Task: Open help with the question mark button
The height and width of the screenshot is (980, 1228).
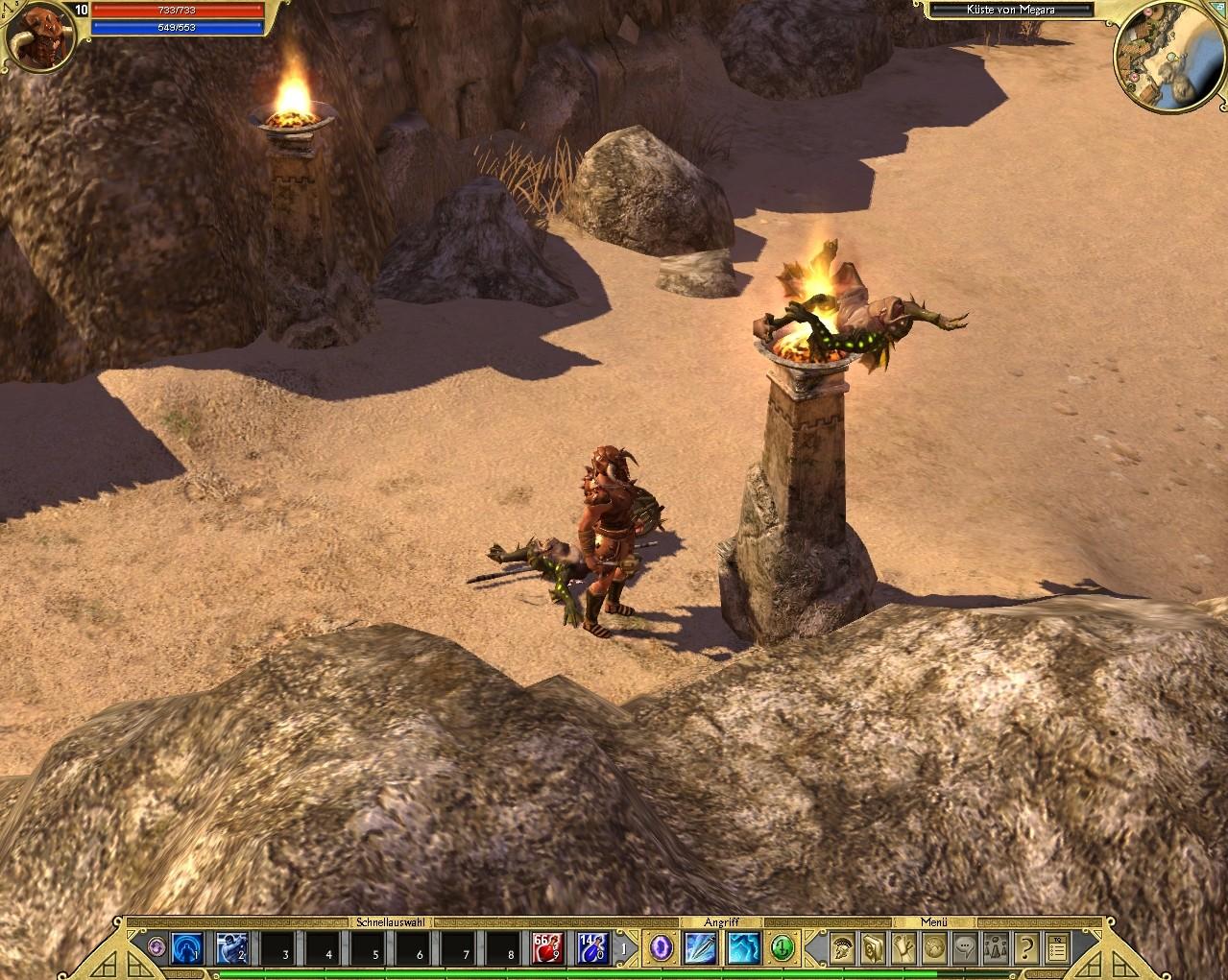Action: pos(1025,948)
